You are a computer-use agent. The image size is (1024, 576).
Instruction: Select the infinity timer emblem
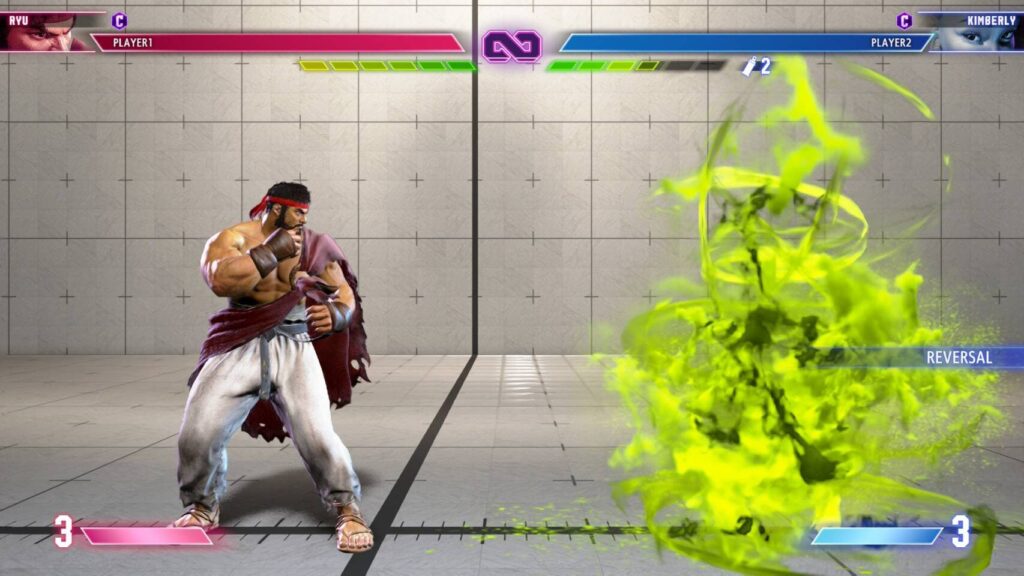[x=512, y=45]
